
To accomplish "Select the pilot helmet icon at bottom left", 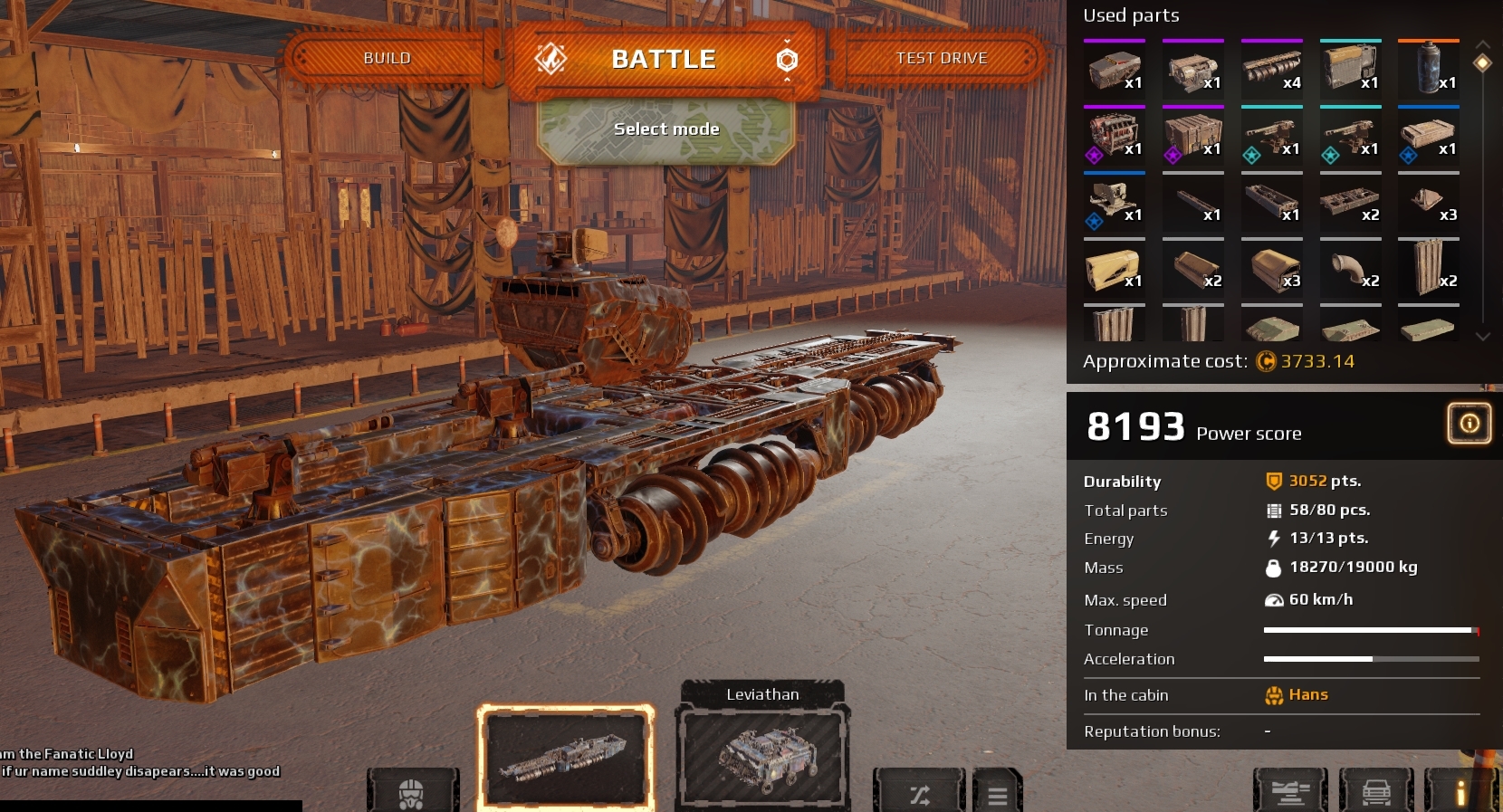I will [413, 792].
